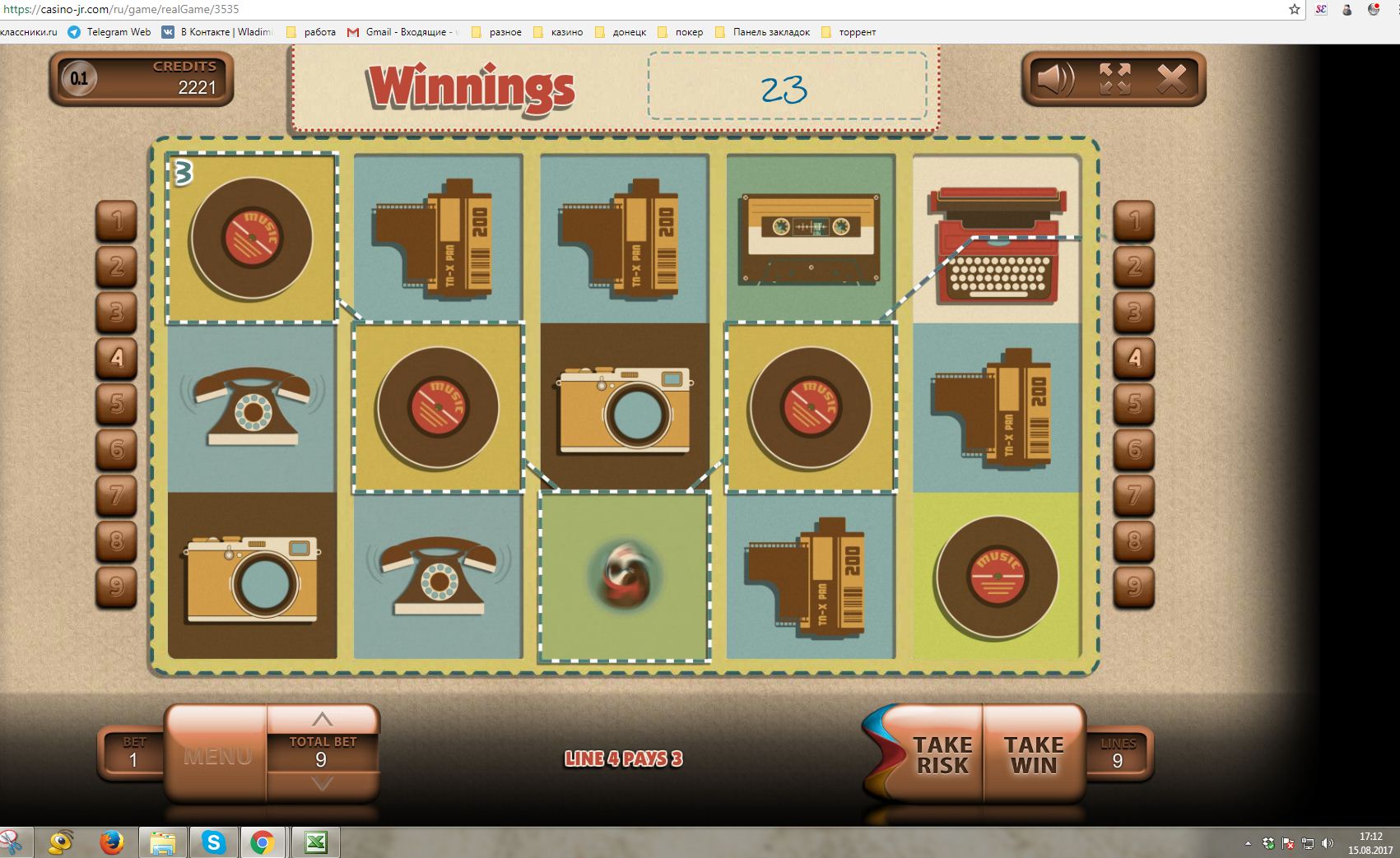Select the Lines 9 panel
The width and height of the screenshot is (1400, 858).
(x=1118, y=753)
